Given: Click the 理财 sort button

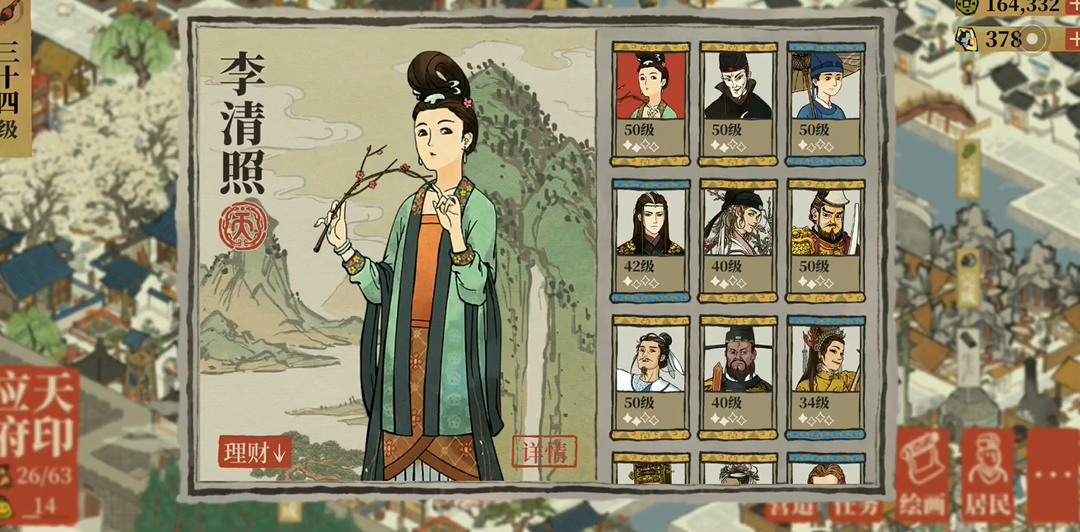Looking at the screenshot, I should pyautogui.click(x=254, y=451).
